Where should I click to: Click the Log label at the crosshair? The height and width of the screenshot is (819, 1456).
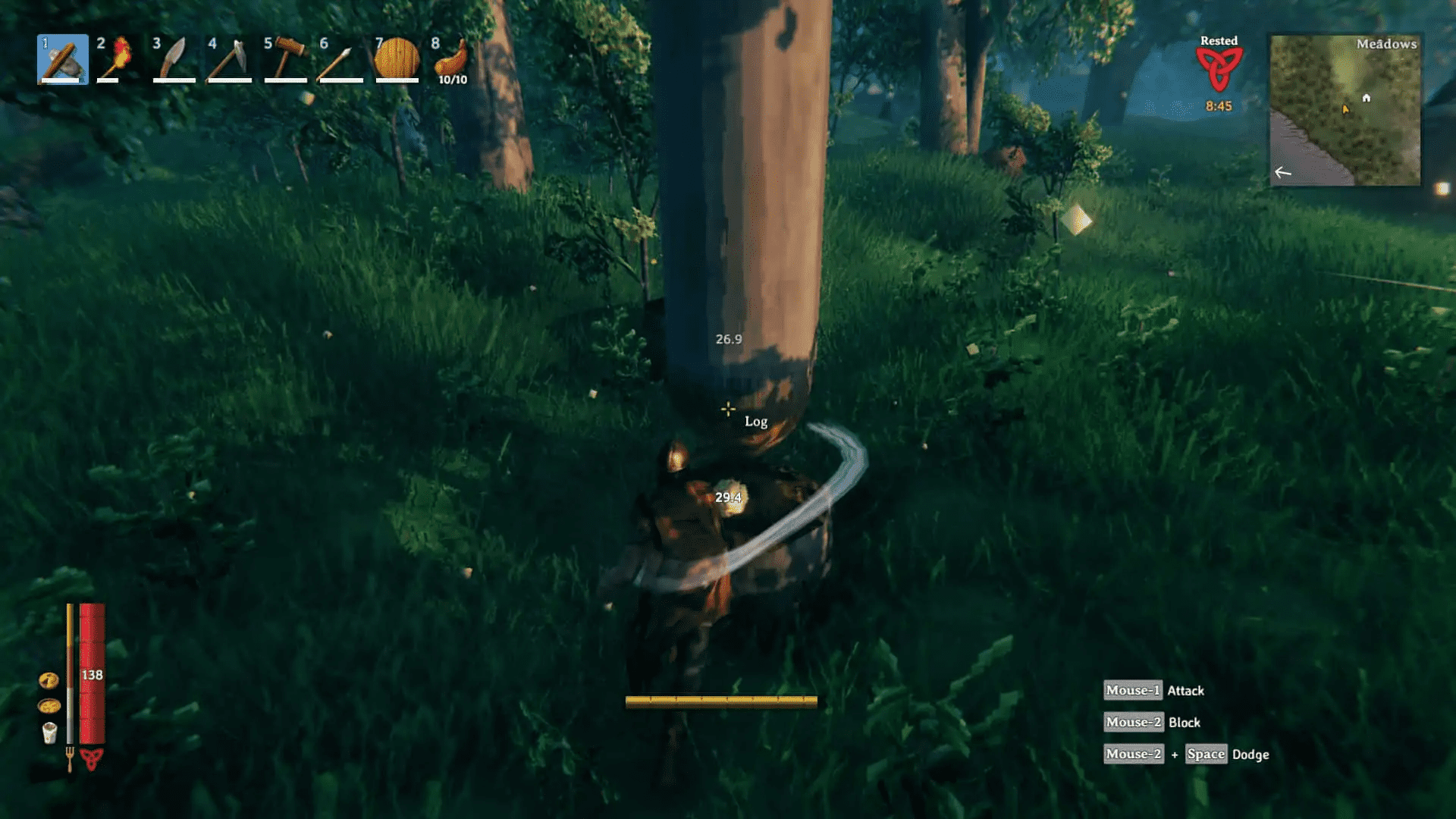[x=755, y=421]
